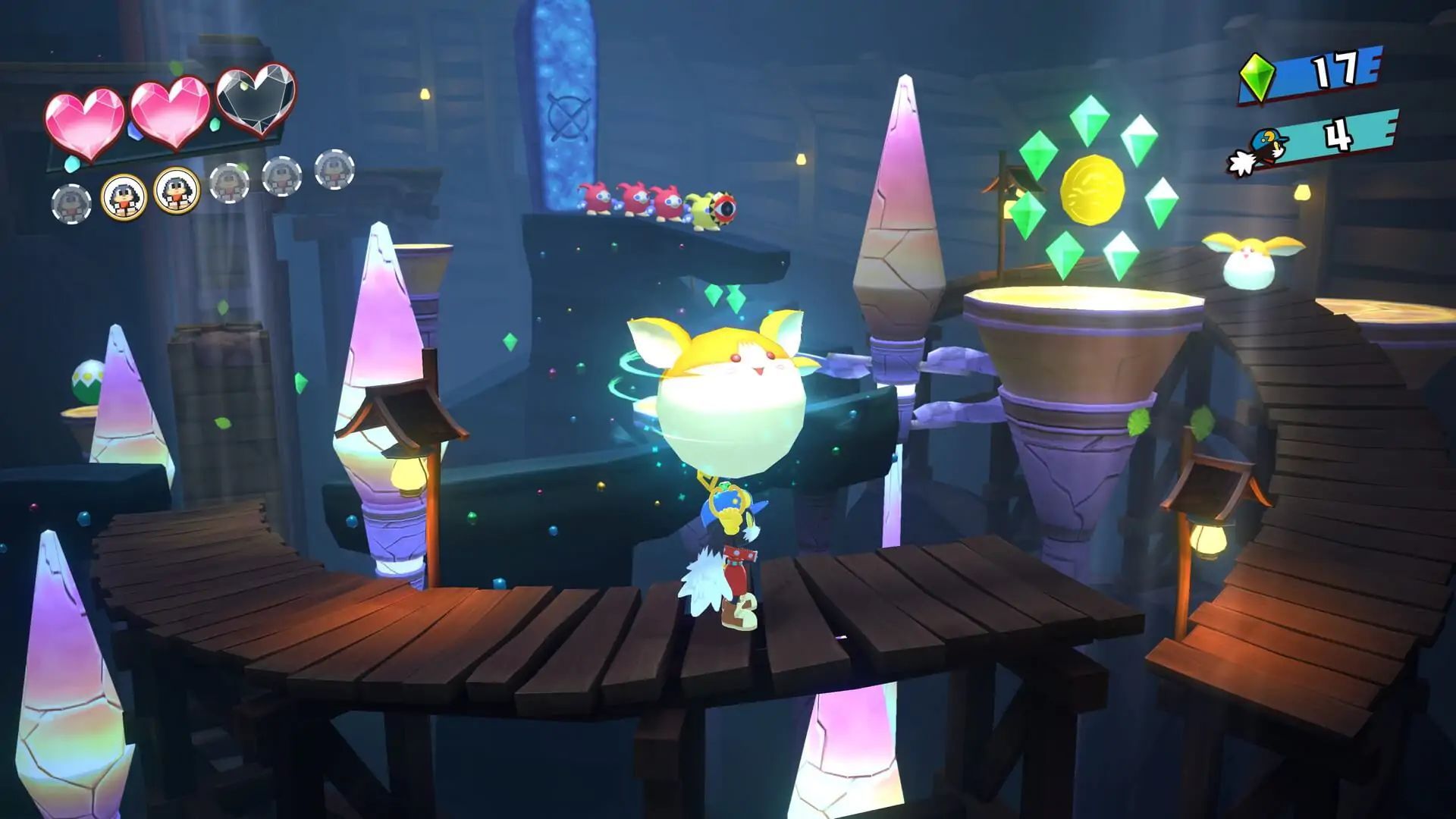Select the green gem counter icon

[1257, 78]
